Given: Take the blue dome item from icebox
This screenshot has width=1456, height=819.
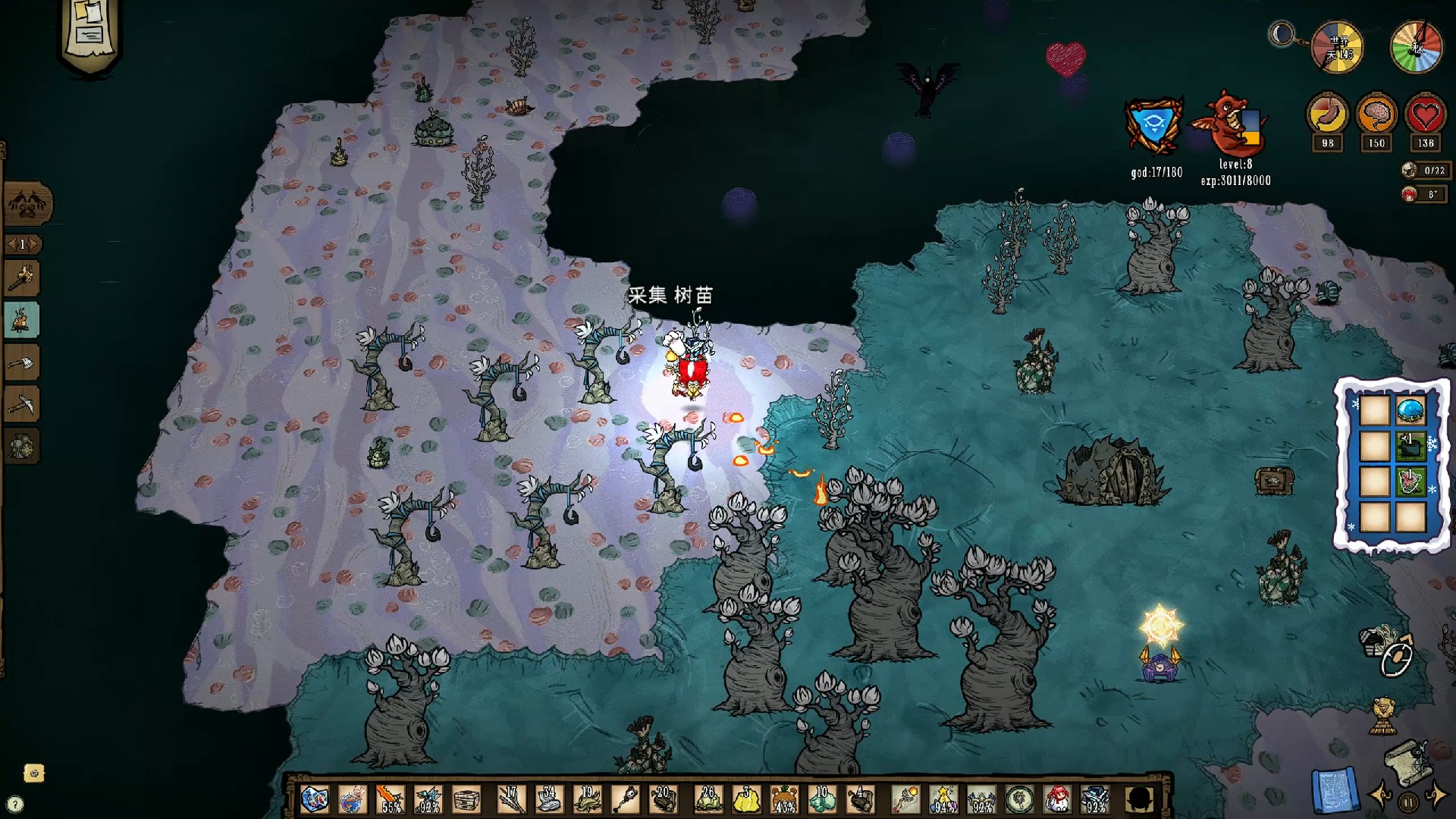Looking at the screenshot, I should (1410, 412).
